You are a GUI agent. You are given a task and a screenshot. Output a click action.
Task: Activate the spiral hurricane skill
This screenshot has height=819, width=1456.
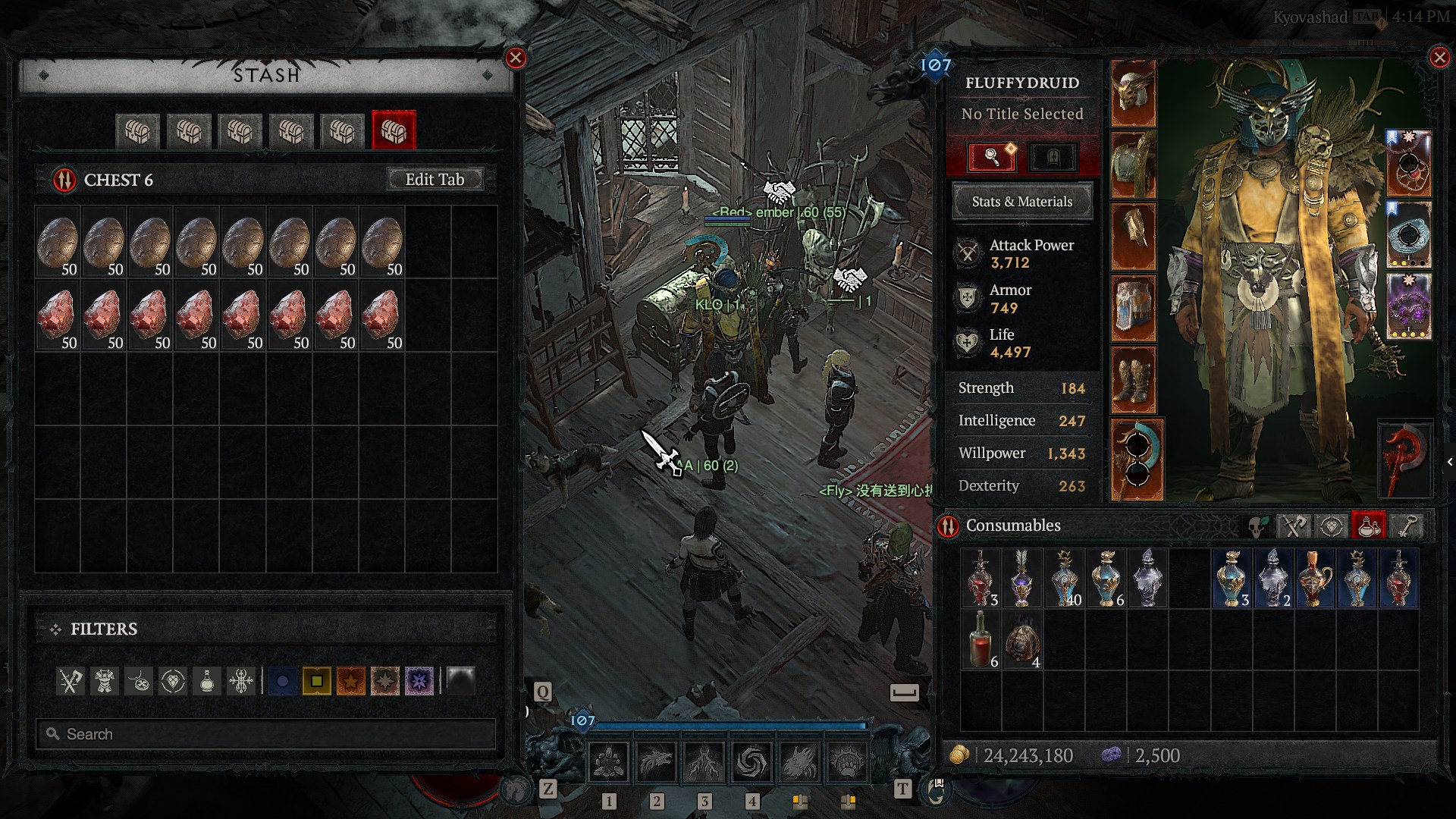point(752,761)
